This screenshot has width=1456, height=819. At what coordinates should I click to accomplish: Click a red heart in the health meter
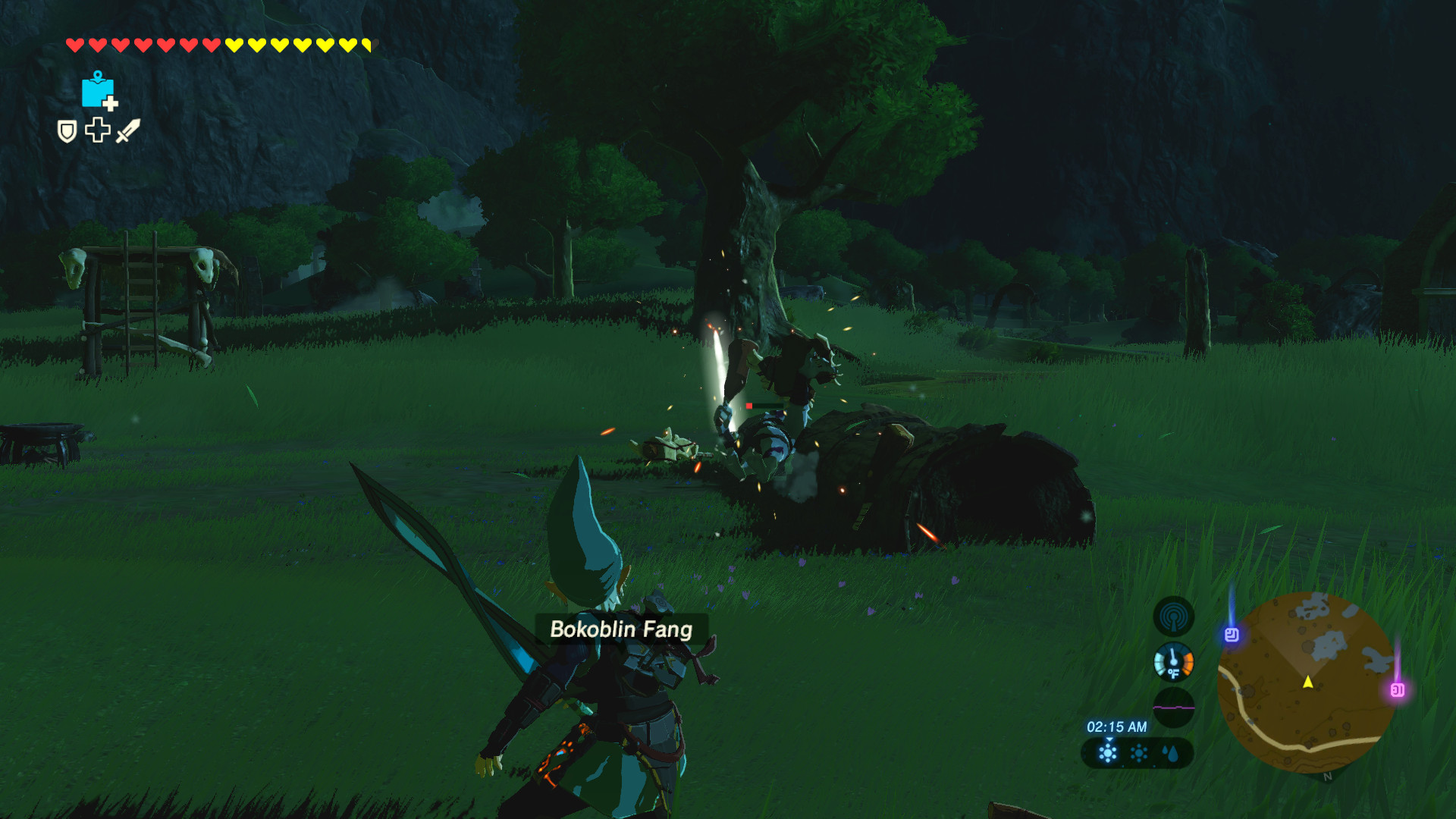76,44
